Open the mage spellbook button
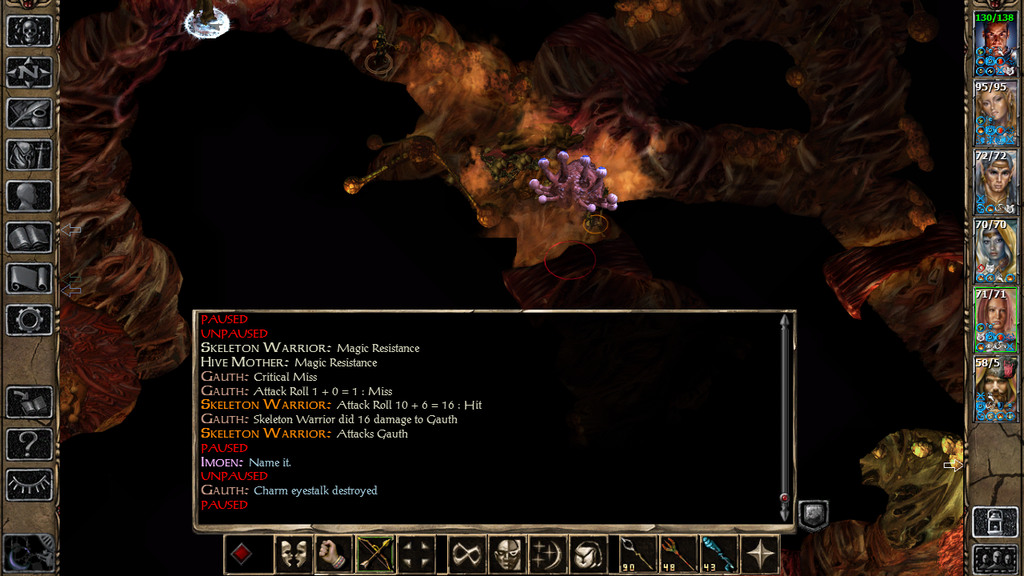1024x576 pixels. pos(29,237)
